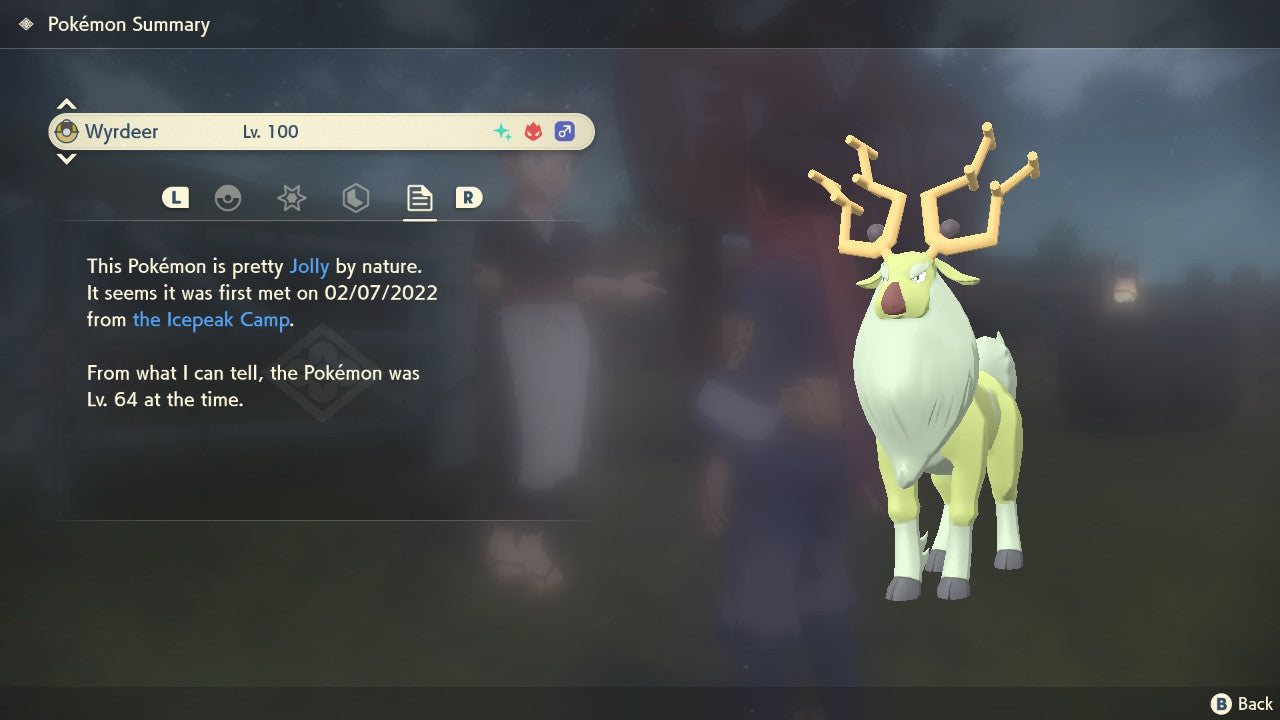Click the Jolly nature link

[309, 266]
